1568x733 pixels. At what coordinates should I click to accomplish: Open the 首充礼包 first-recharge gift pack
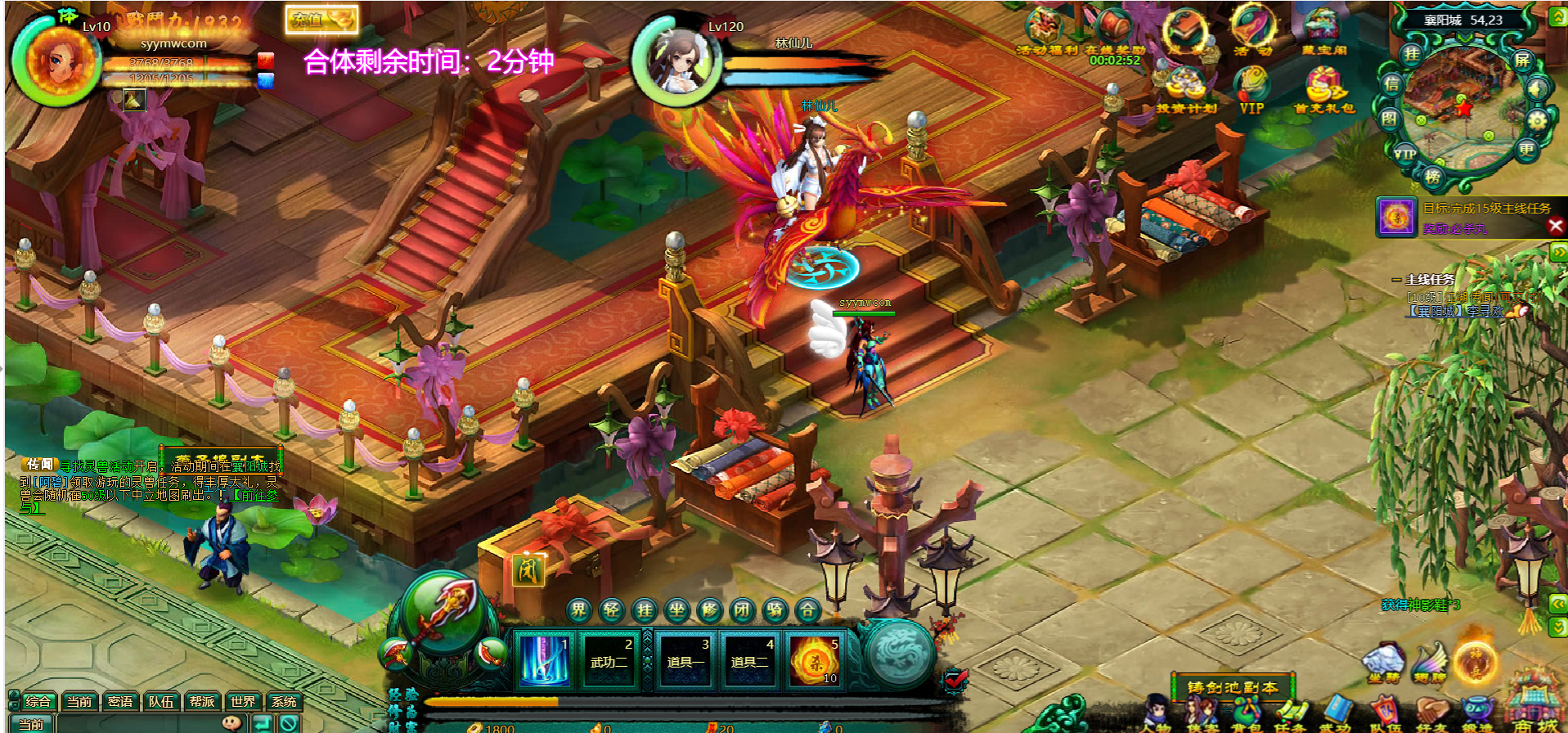coord(1323,90)
